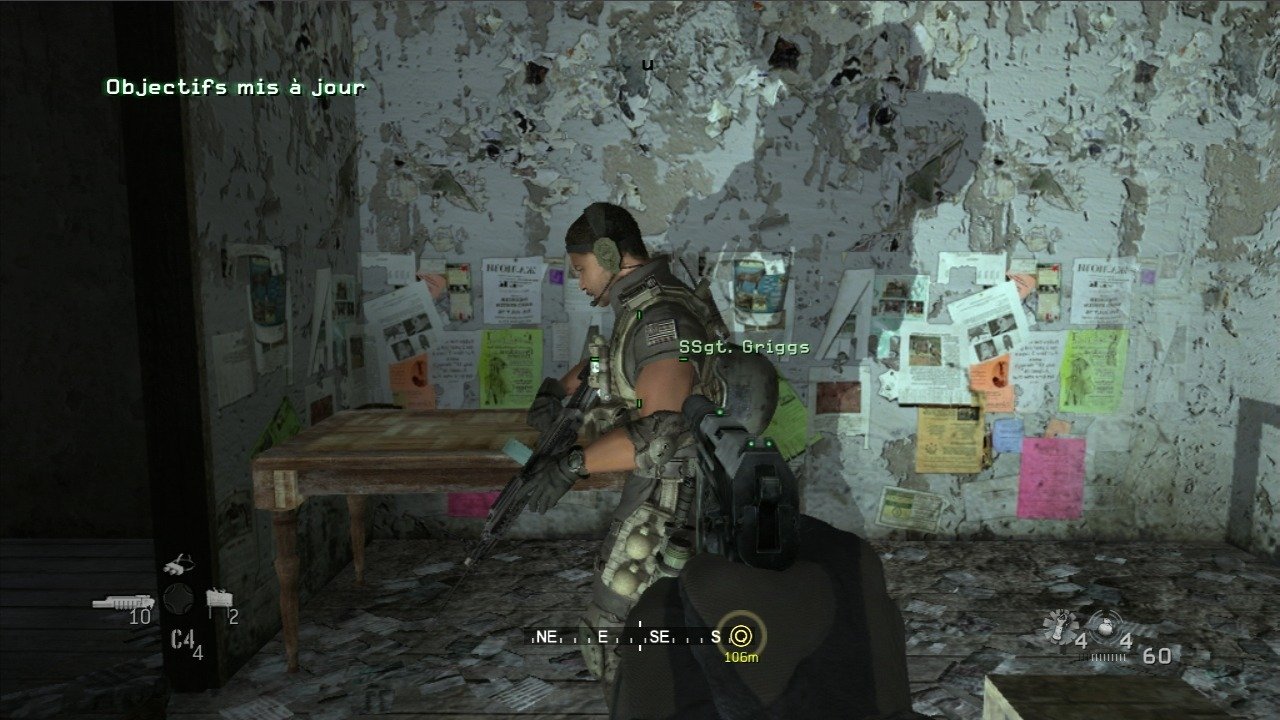Click the 'Objectifs mis à jour' notification
This screenshot has width=1280, height=720.
[236, 87]
